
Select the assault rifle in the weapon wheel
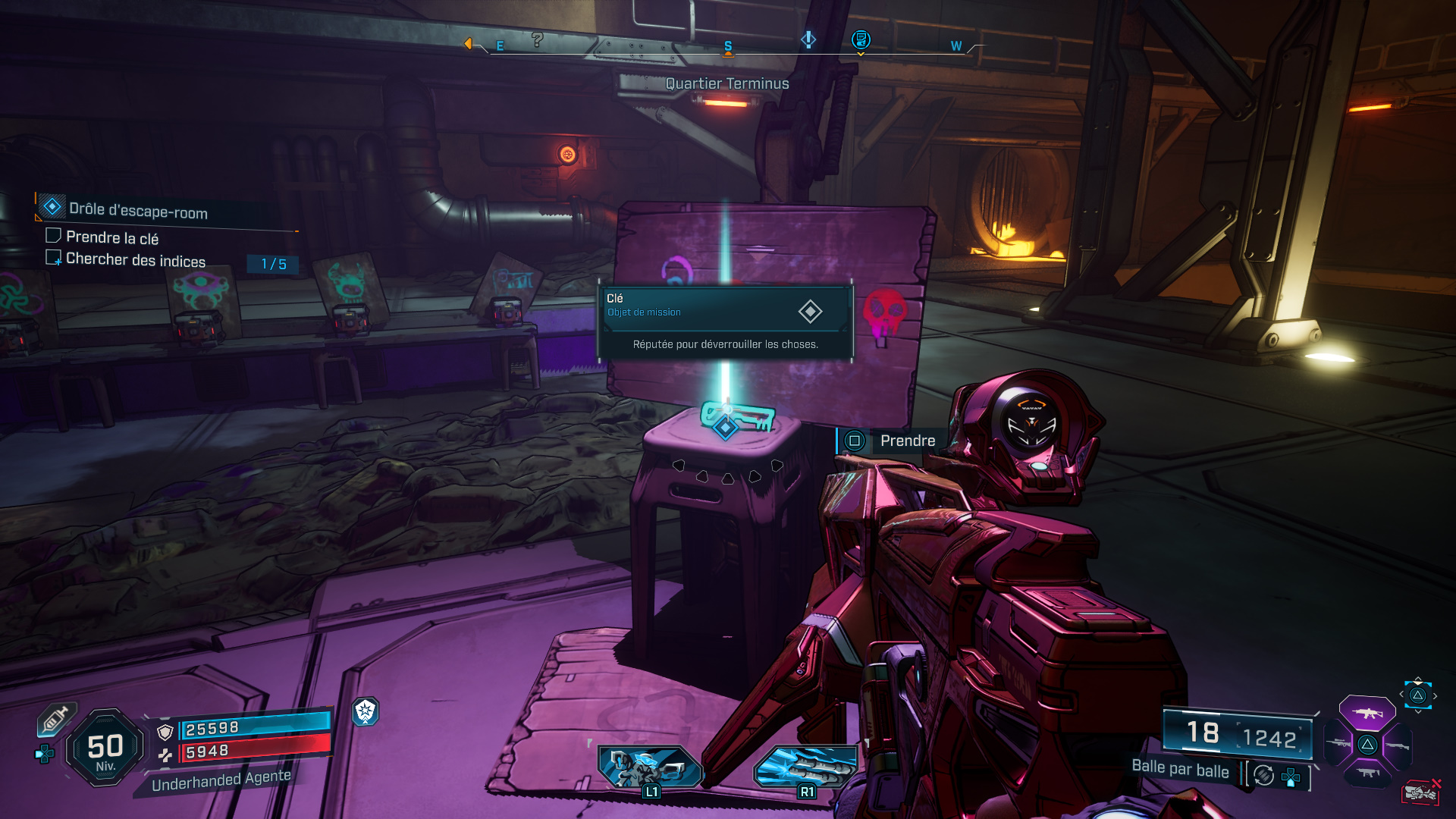click(x=1367, y=714)
